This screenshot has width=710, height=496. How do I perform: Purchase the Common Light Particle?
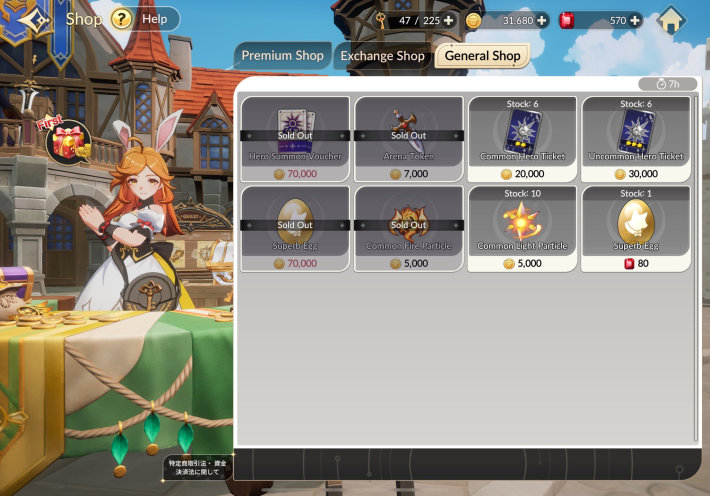pos(522,229)
